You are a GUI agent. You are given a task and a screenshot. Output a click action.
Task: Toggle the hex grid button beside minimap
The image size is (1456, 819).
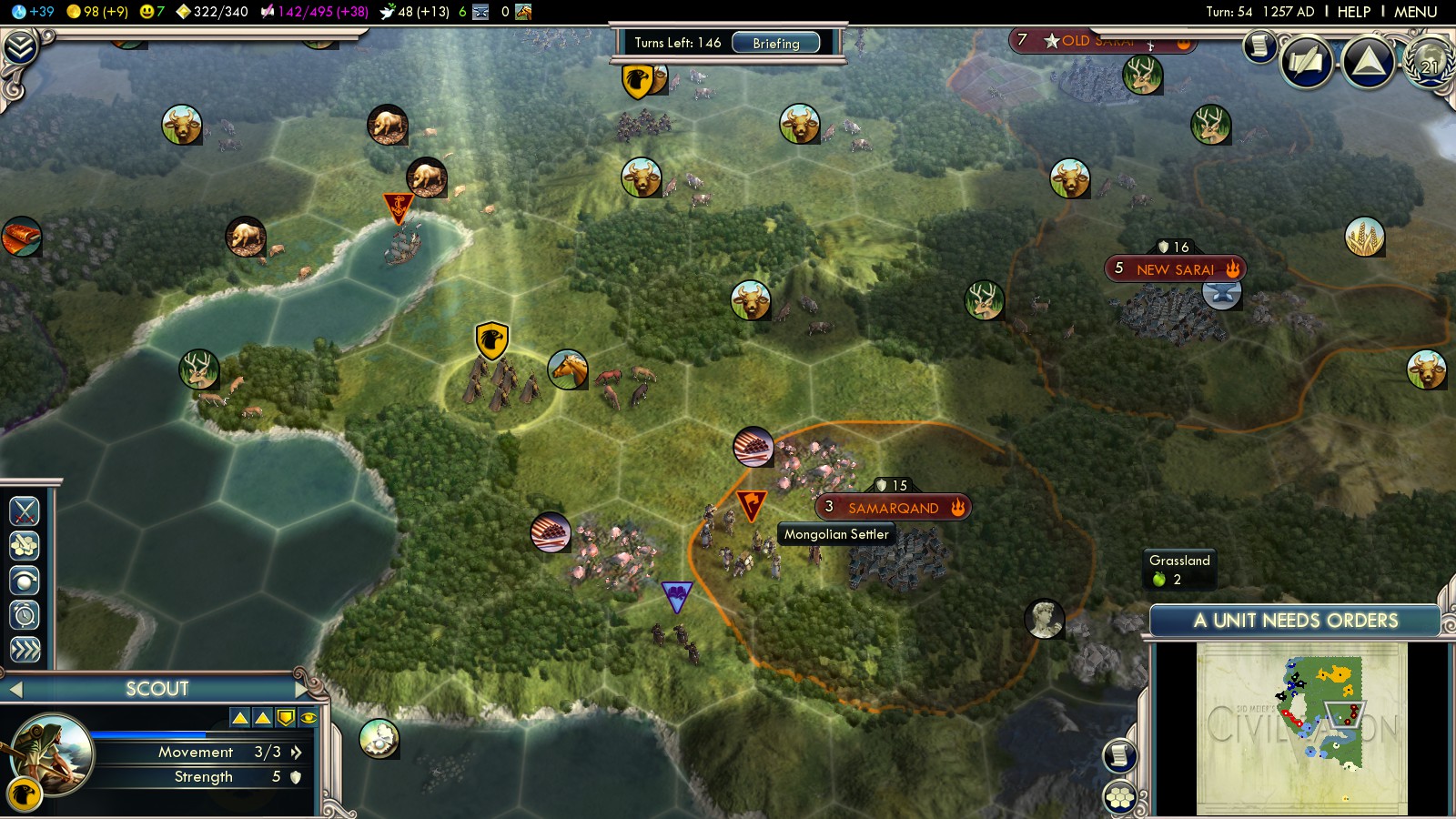pyautogui.click(x=1120, y=798)
